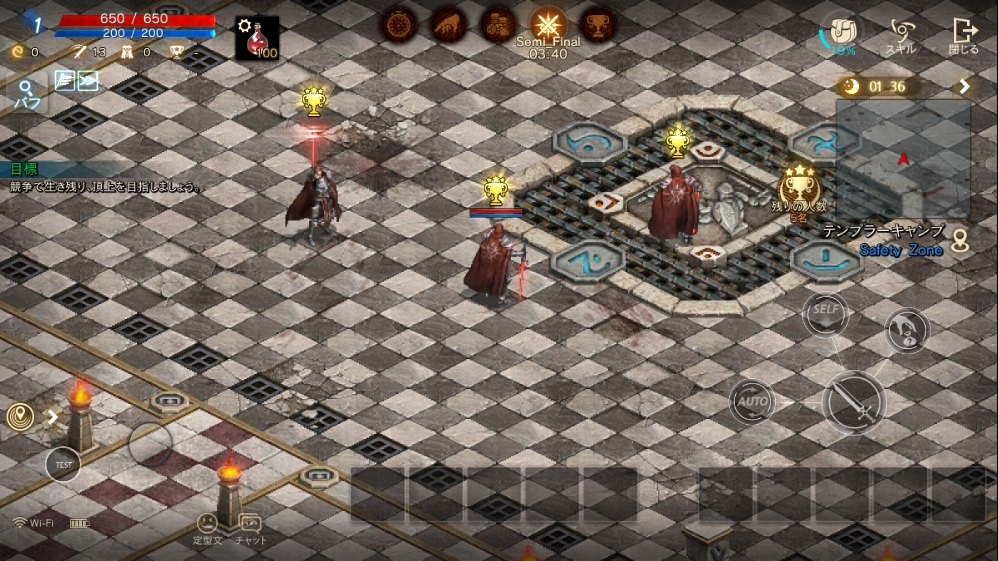Select the Semi_Final bracket stage icon
The width and height of the screenshot is (998, 561).
548,24
